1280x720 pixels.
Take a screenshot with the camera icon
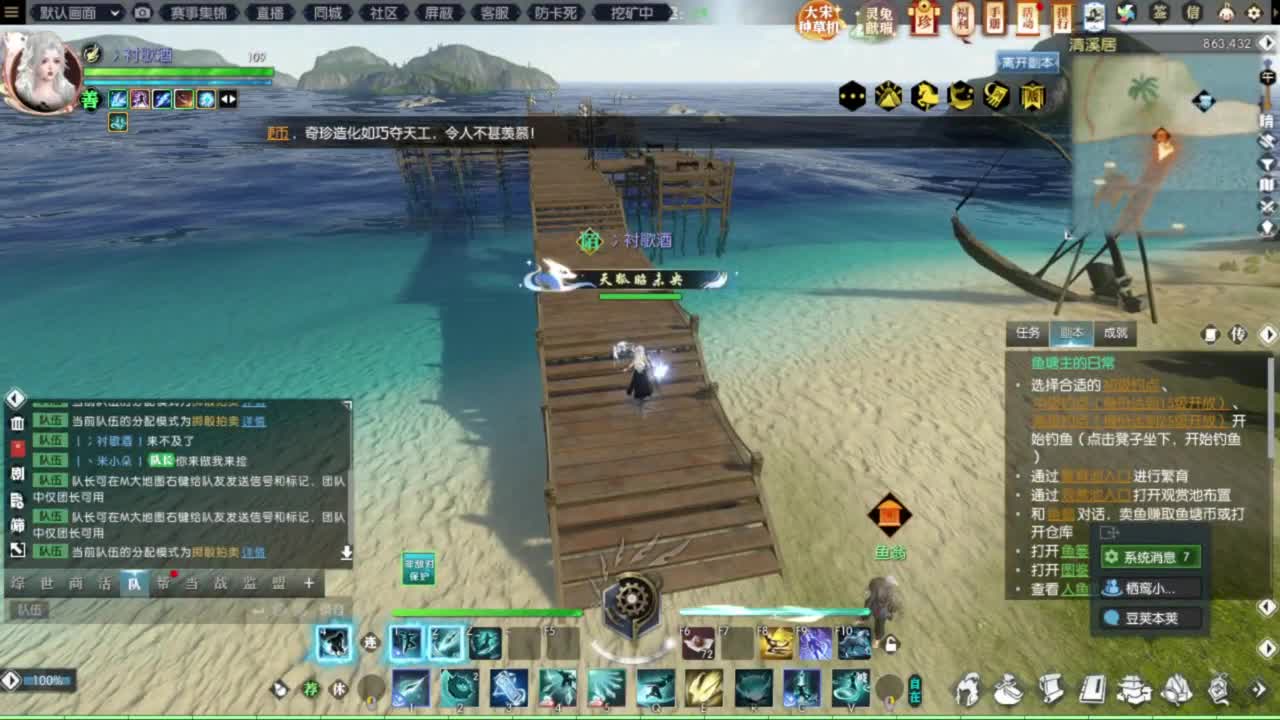pos(143,14)
